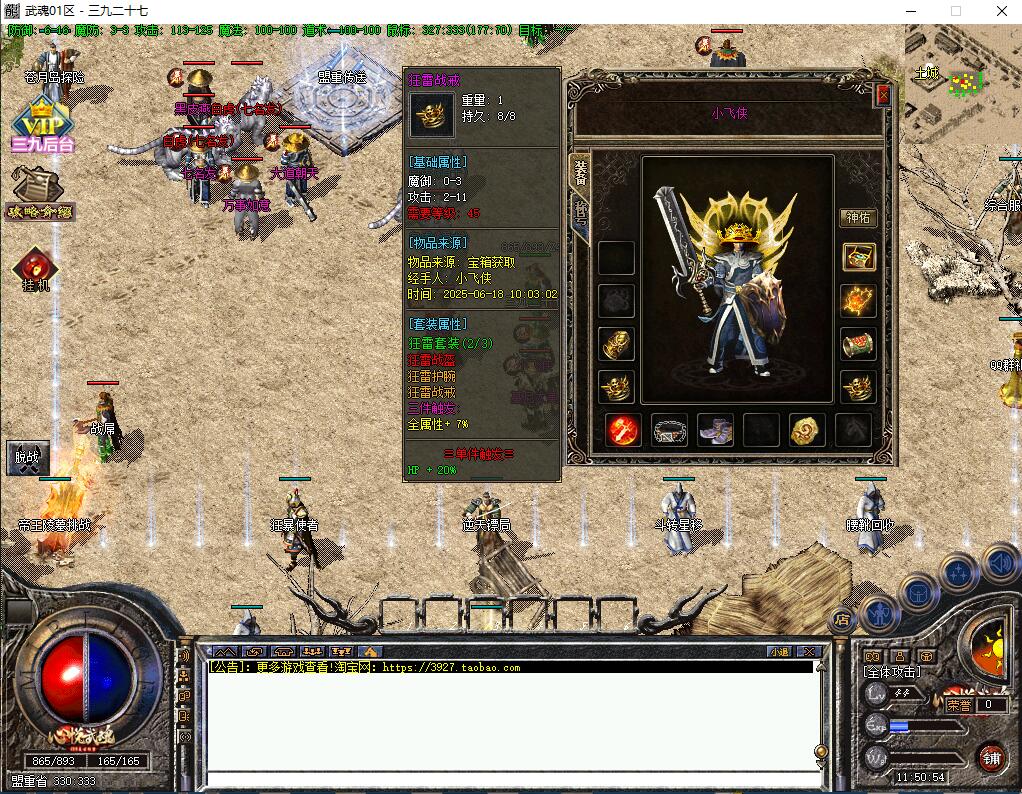Toggle 挂机 auto-battle mode
Screen dimensions: 1022x794
[36, 268]
